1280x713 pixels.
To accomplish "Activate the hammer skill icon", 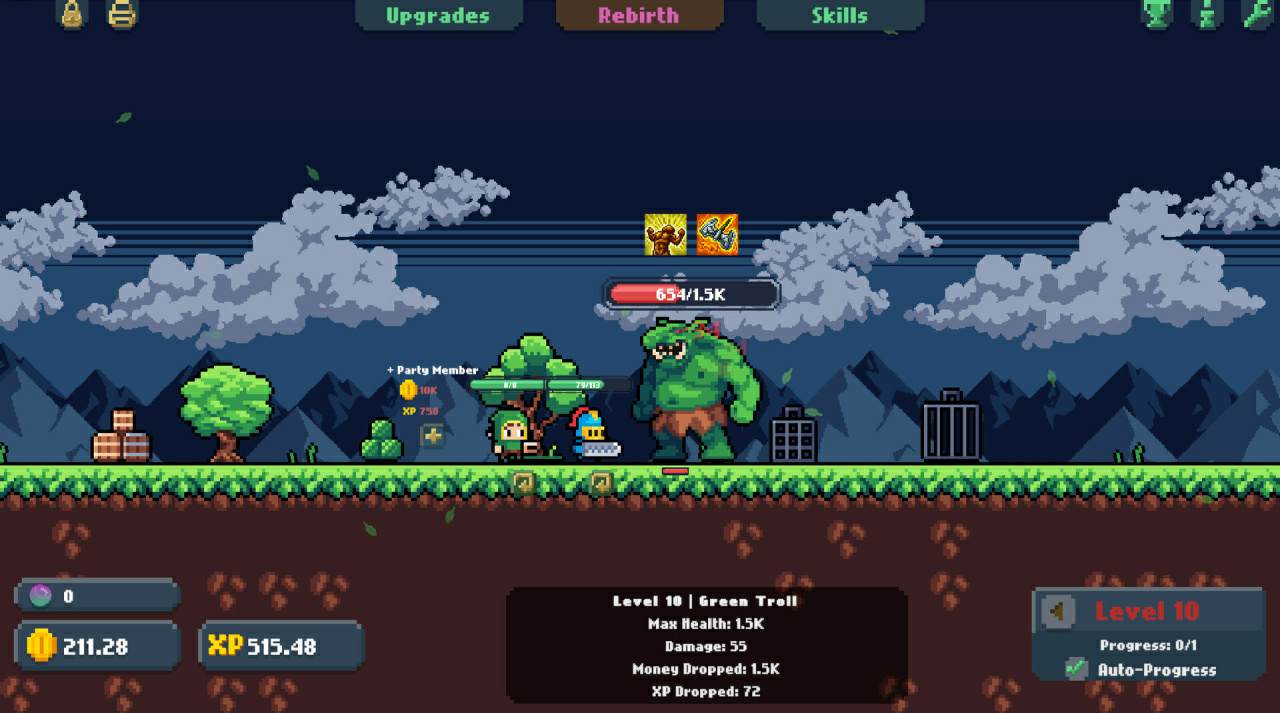I will coord(717,235).
